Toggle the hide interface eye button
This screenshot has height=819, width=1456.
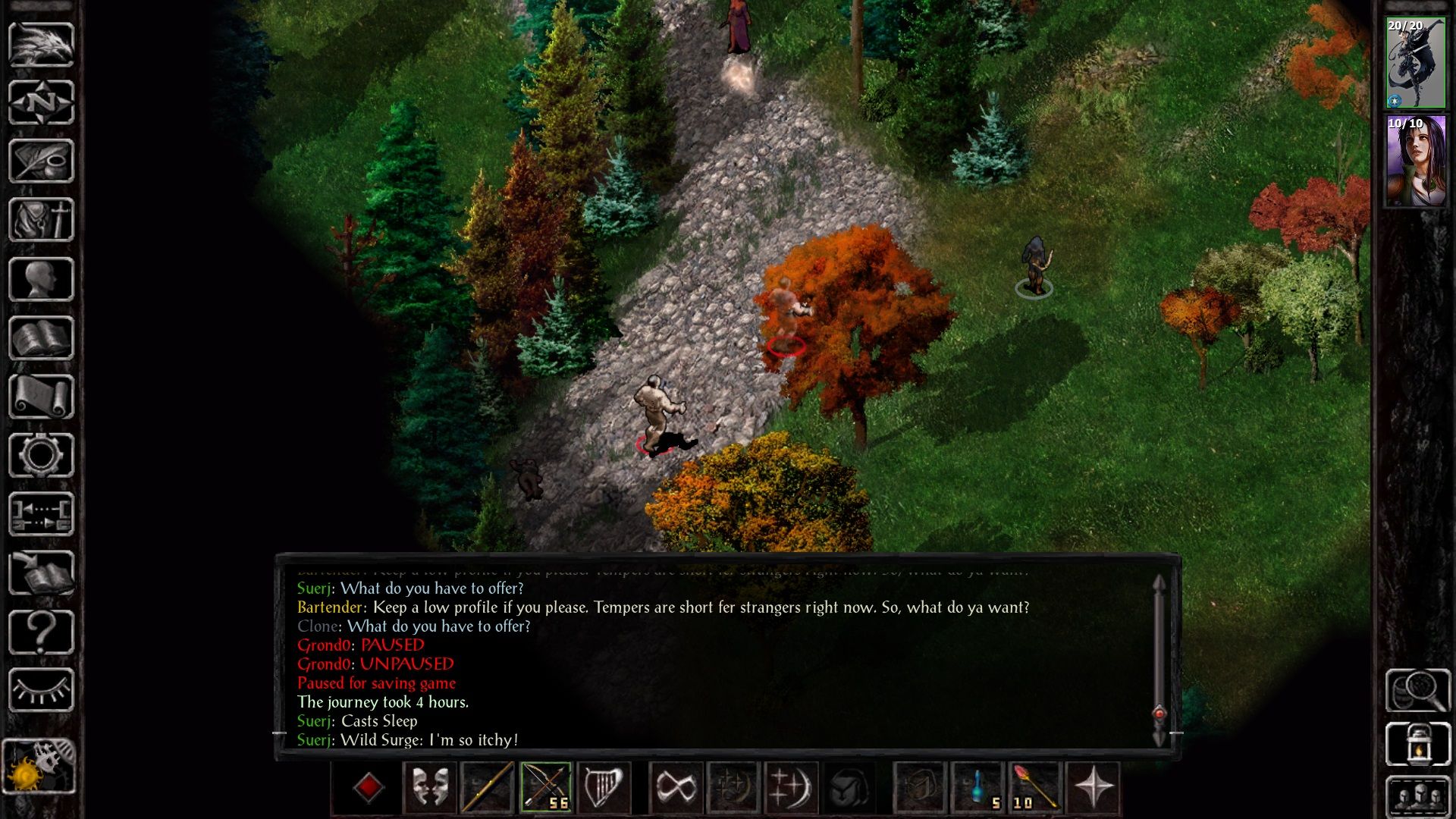(x=41, y=690)
